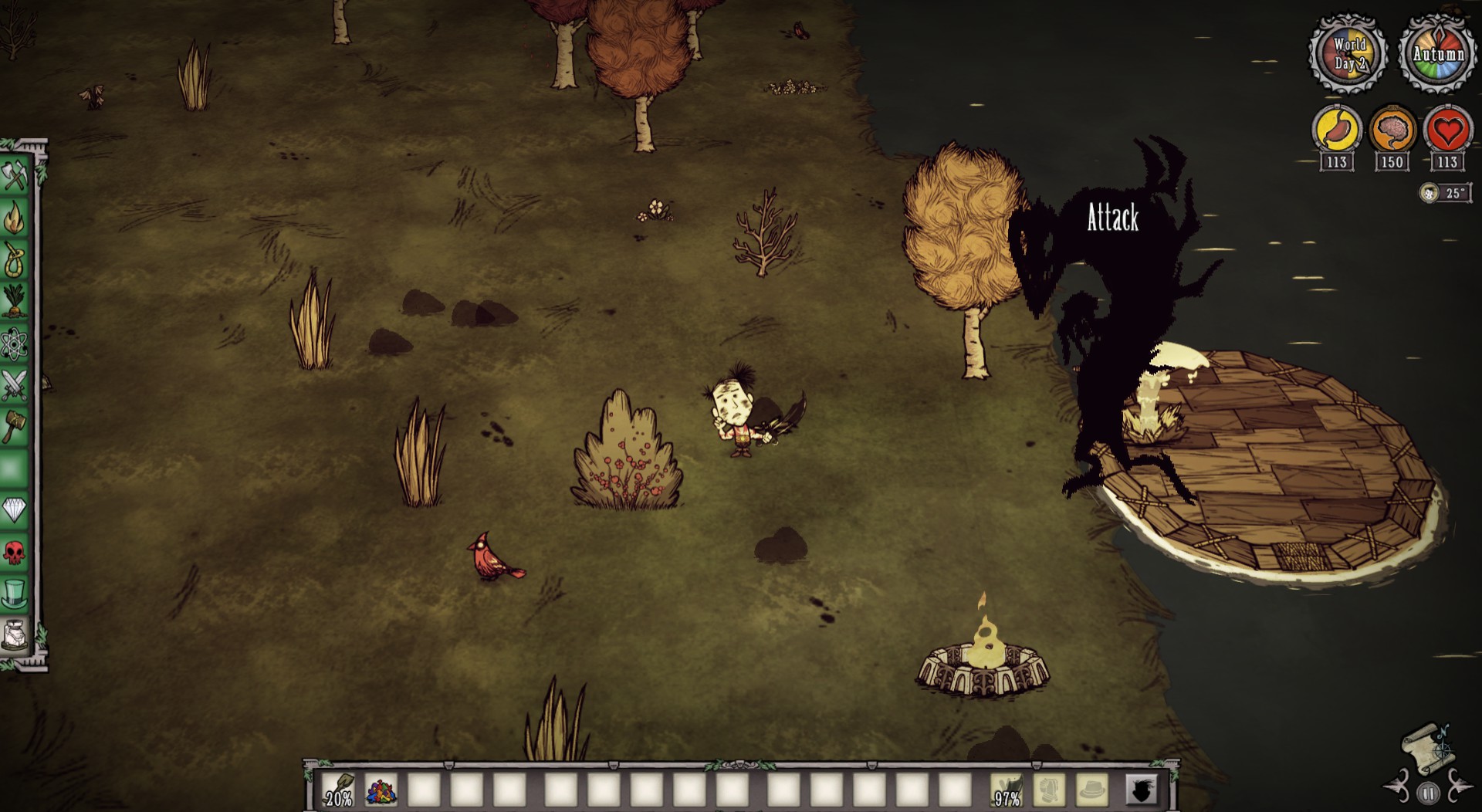Viewport: 1482px width, 812px height.
Task: Open the Tools crafting tab with axe and pickaxe
Action: (15, 177)
